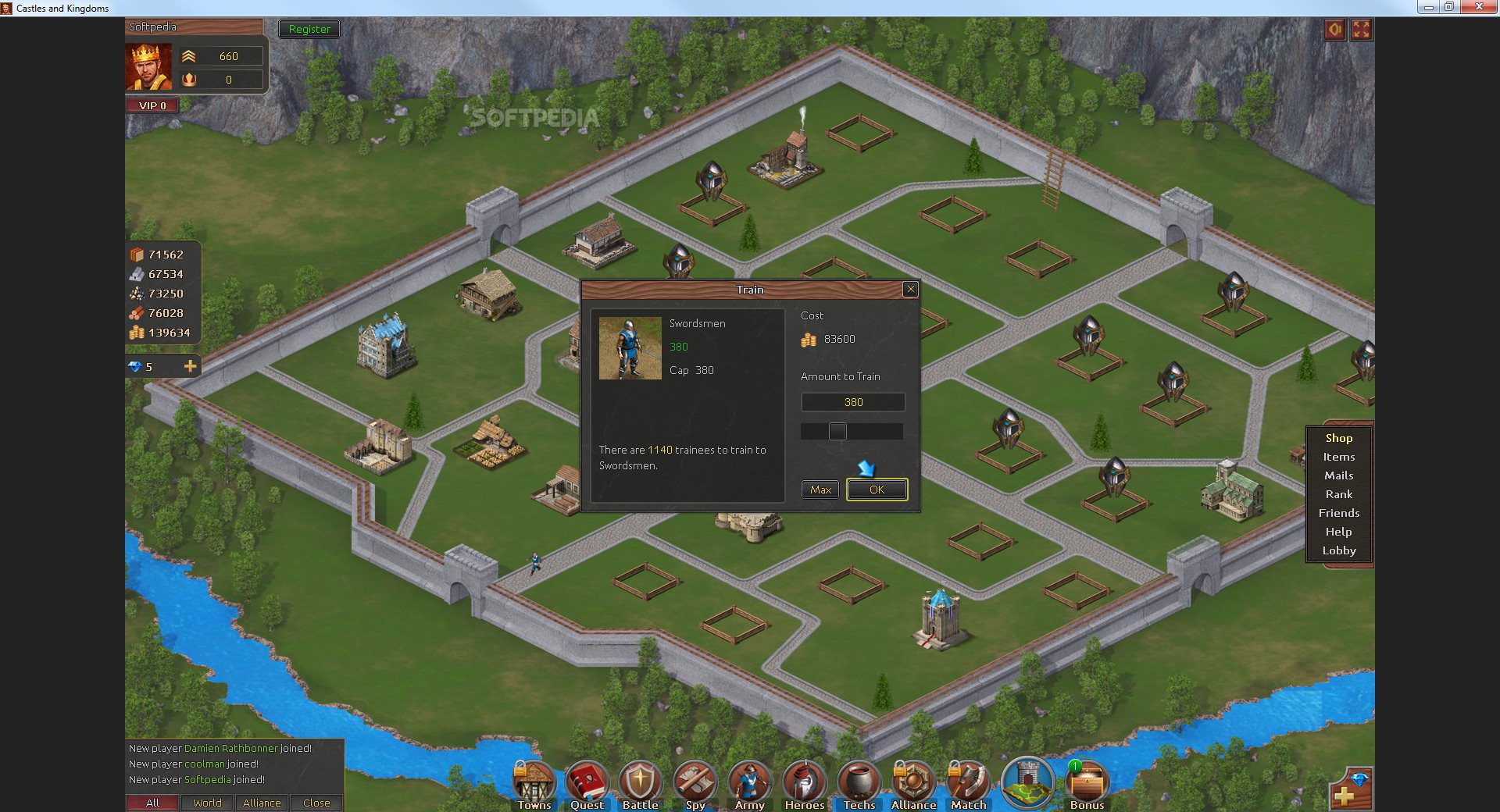Show the Rank listing
Viewport: 1500px width, 812px height.
click(1338, 494)
